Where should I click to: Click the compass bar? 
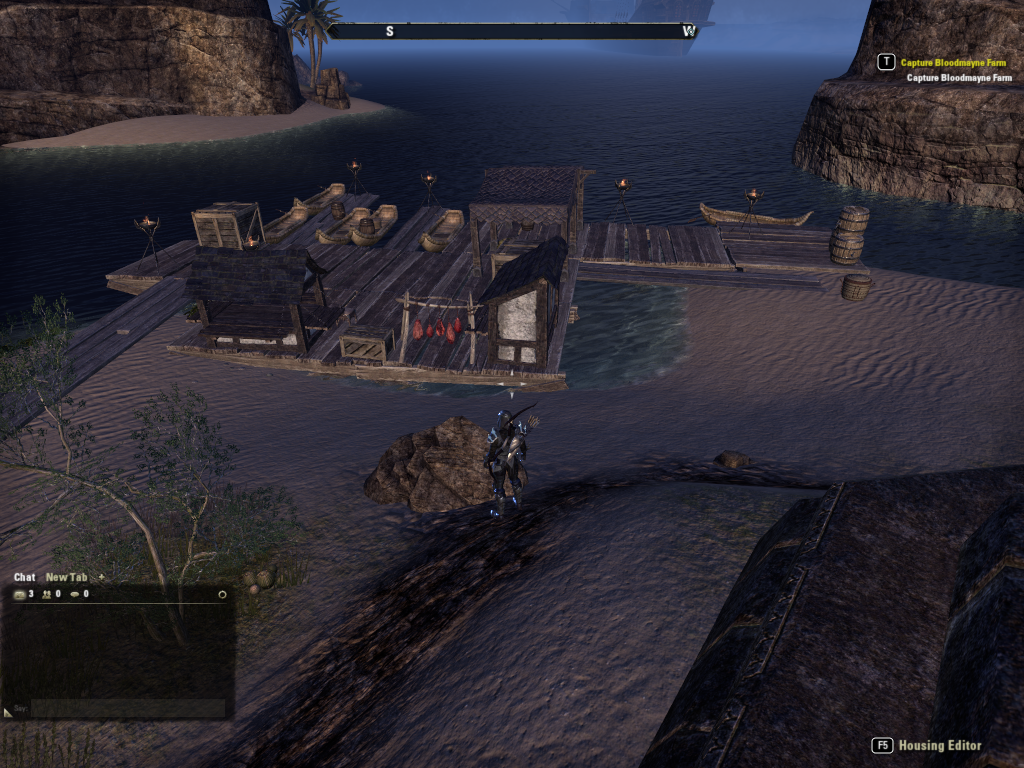[x=512, y=31]
